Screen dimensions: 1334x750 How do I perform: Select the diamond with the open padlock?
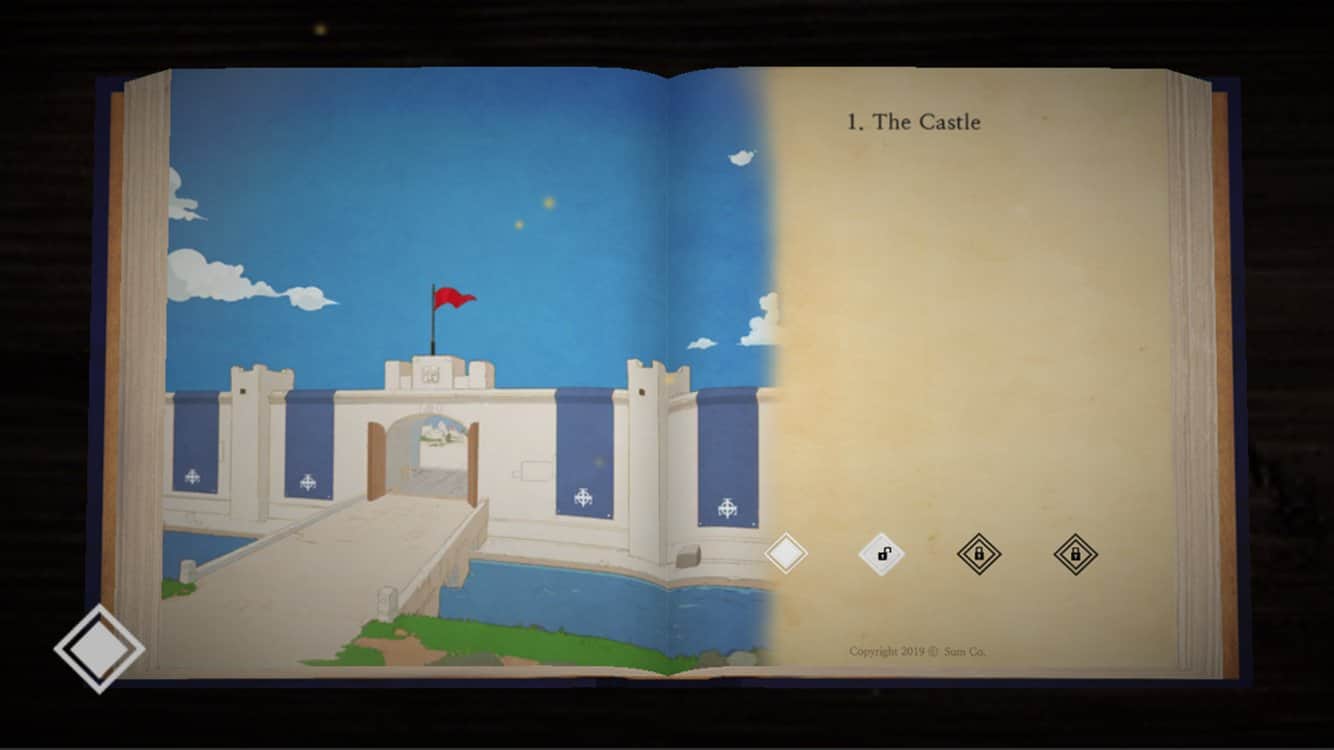[x=882, y=553]
